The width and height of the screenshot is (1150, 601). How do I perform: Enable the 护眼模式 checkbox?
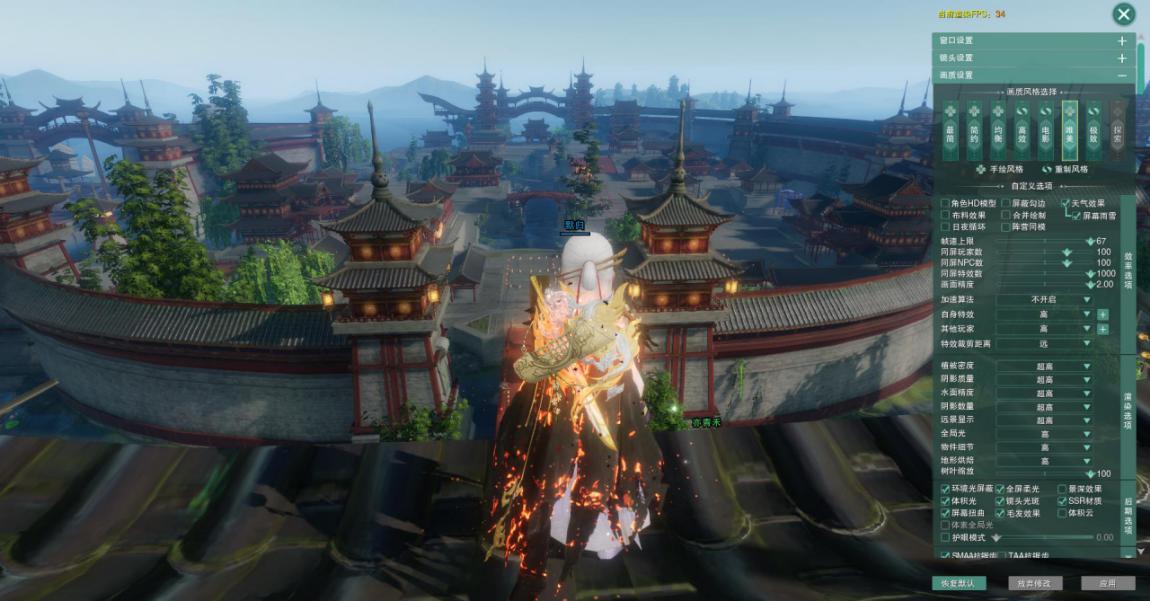946,537
